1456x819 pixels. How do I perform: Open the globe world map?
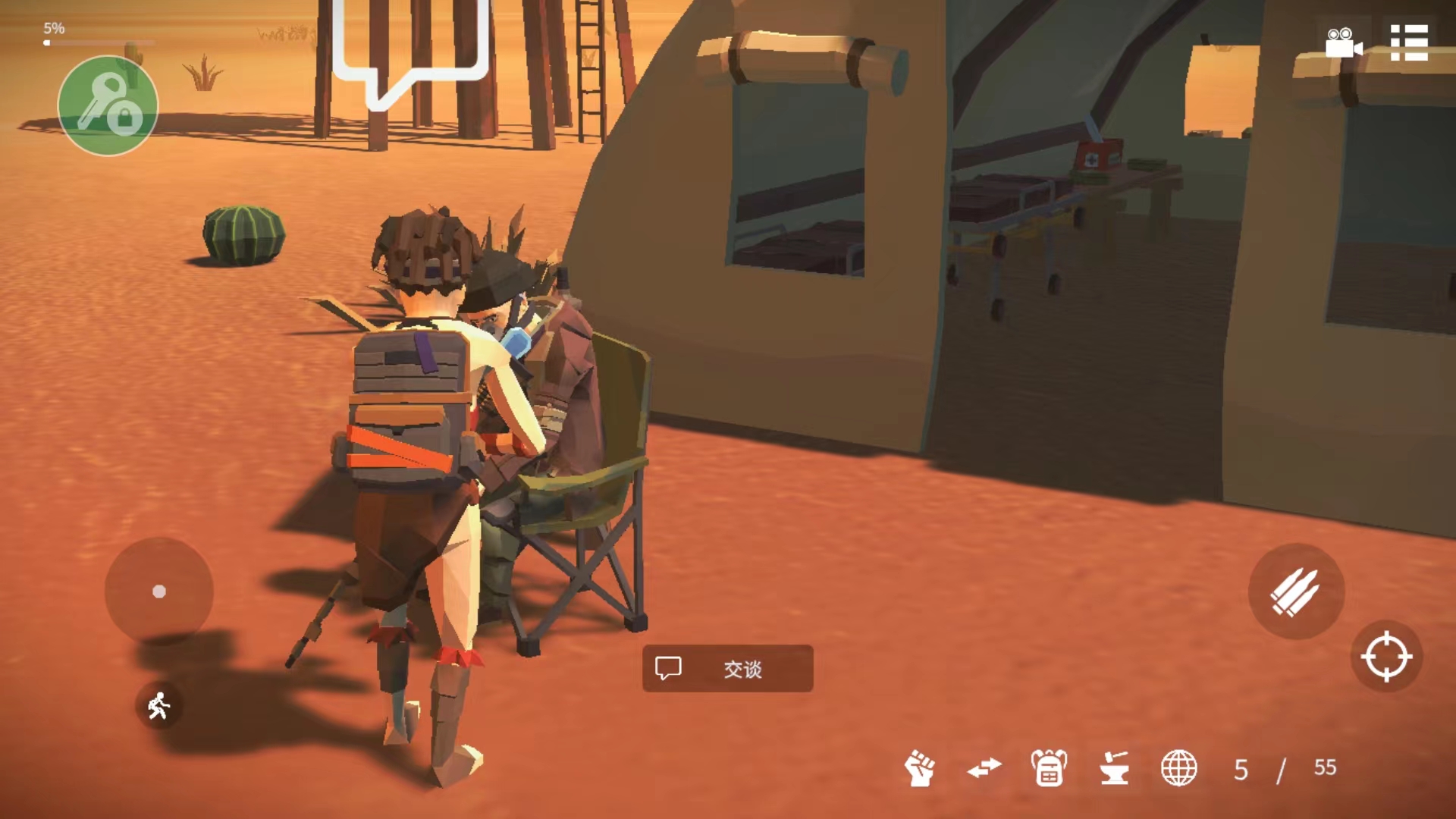tap(1179, 768)
